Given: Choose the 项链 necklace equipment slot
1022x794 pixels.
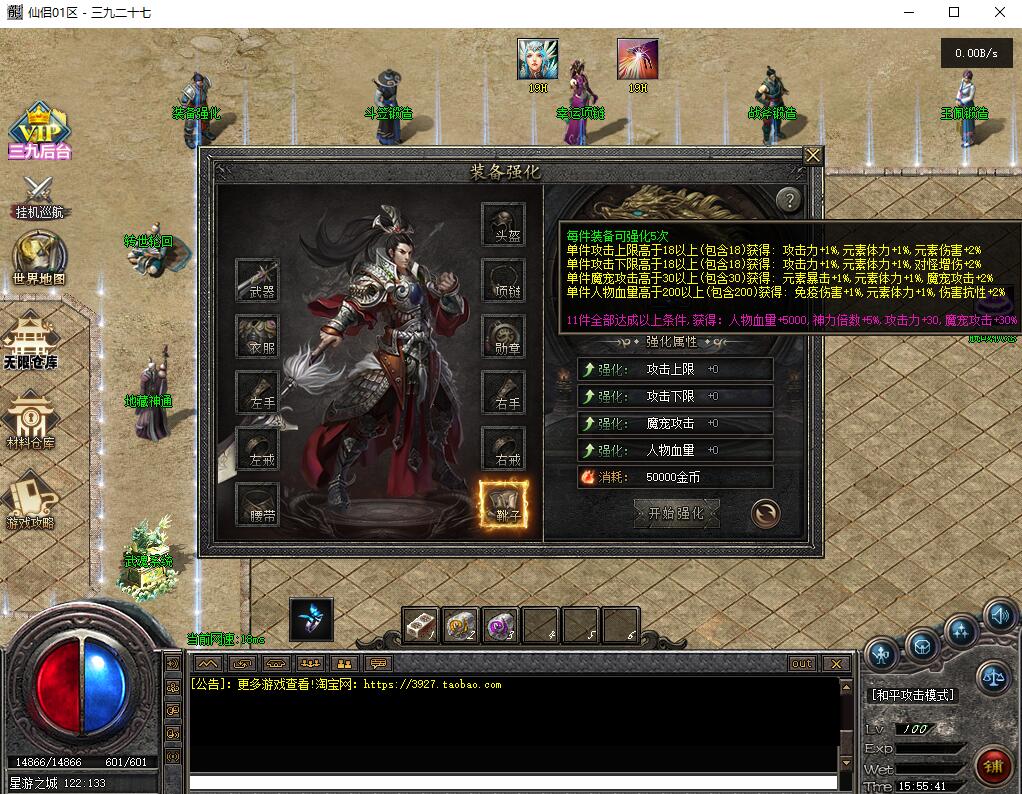Looking at the screenshot, I should tap(503, 281).
